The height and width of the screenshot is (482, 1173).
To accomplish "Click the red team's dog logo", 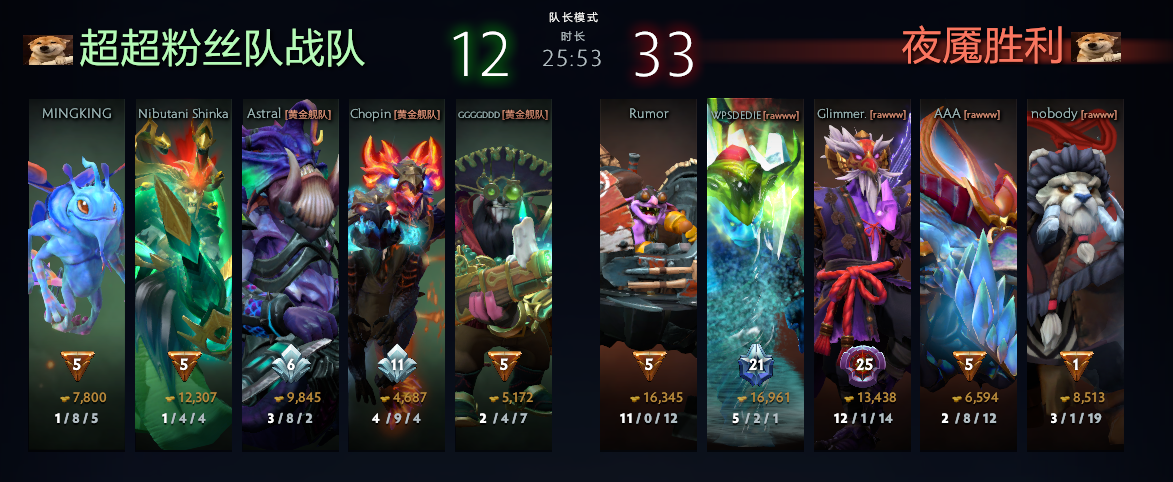I will (x=1096, y=47).
